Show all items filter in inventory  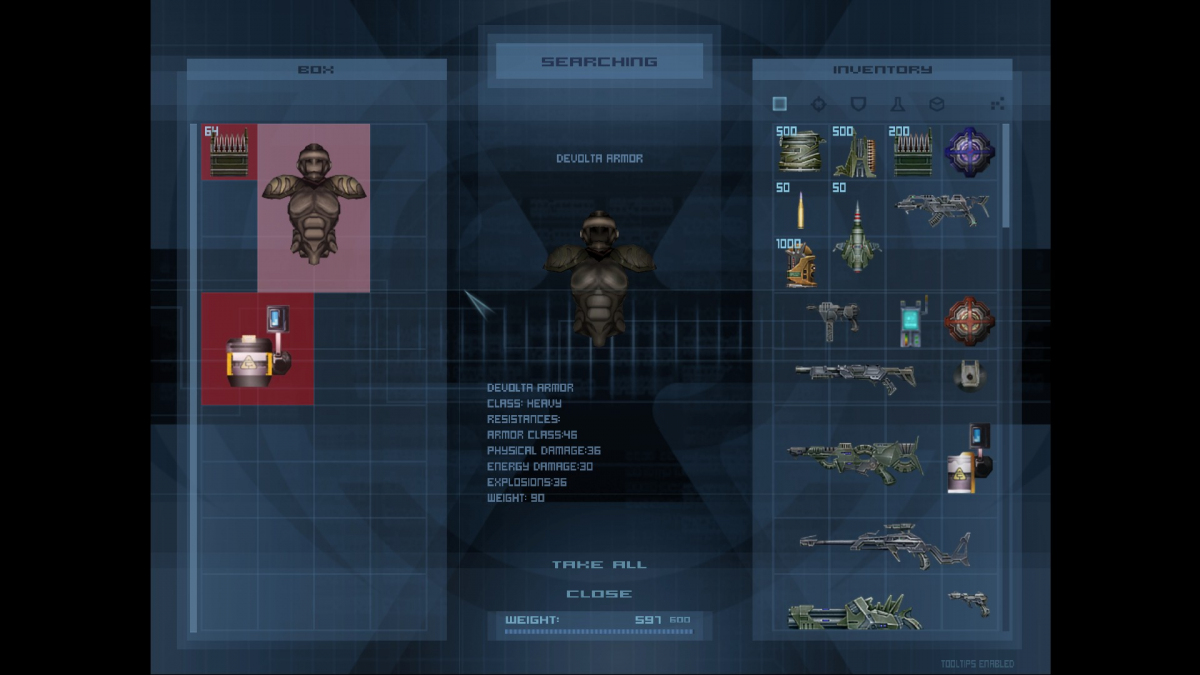point(780,104)
